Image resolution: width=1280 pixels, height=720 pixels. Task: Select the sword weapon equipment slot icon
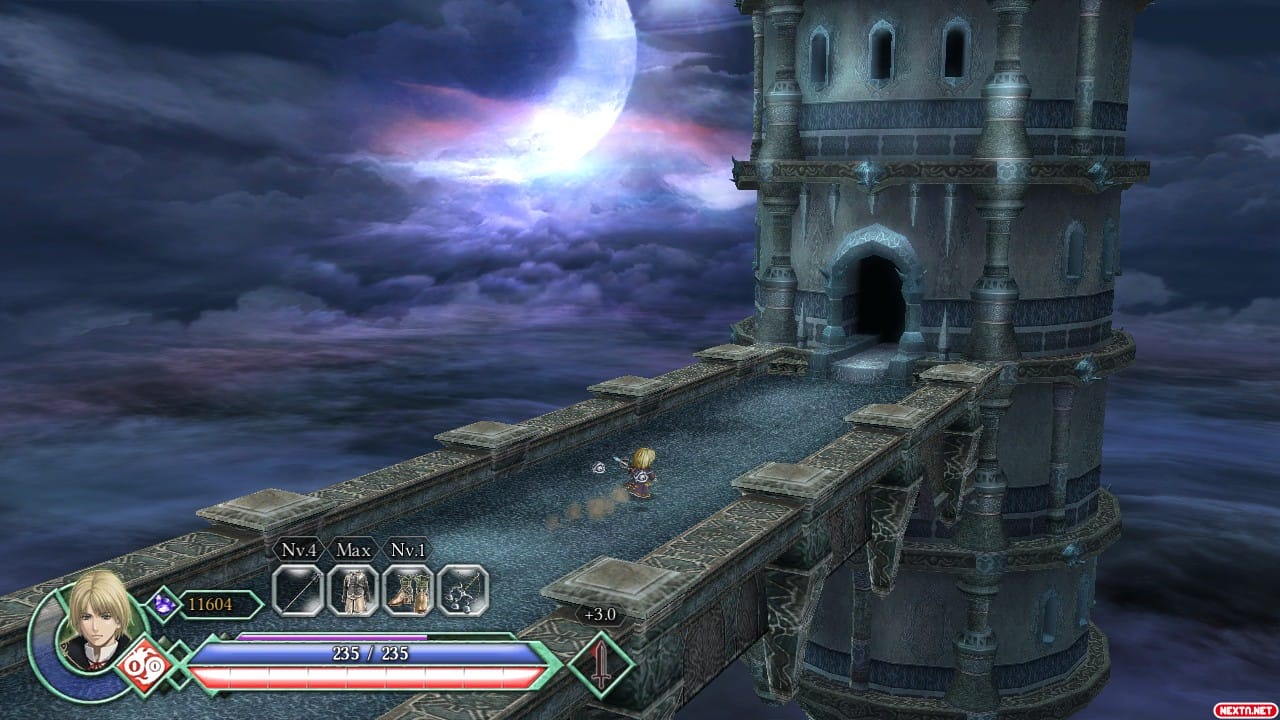click(x=299, y=591)
